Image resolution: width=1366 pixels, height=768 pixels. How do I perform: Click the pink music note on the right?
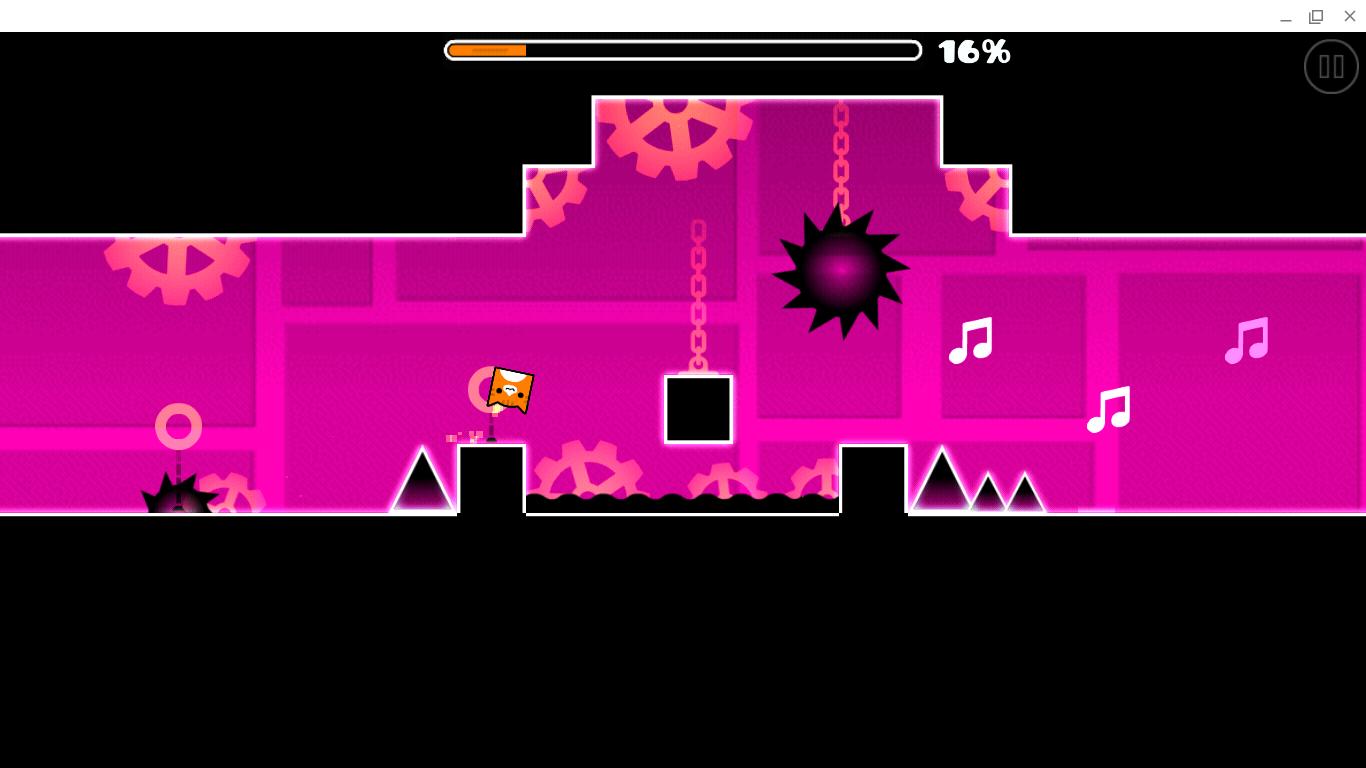pyautogui.click(x=1247, y=341)
